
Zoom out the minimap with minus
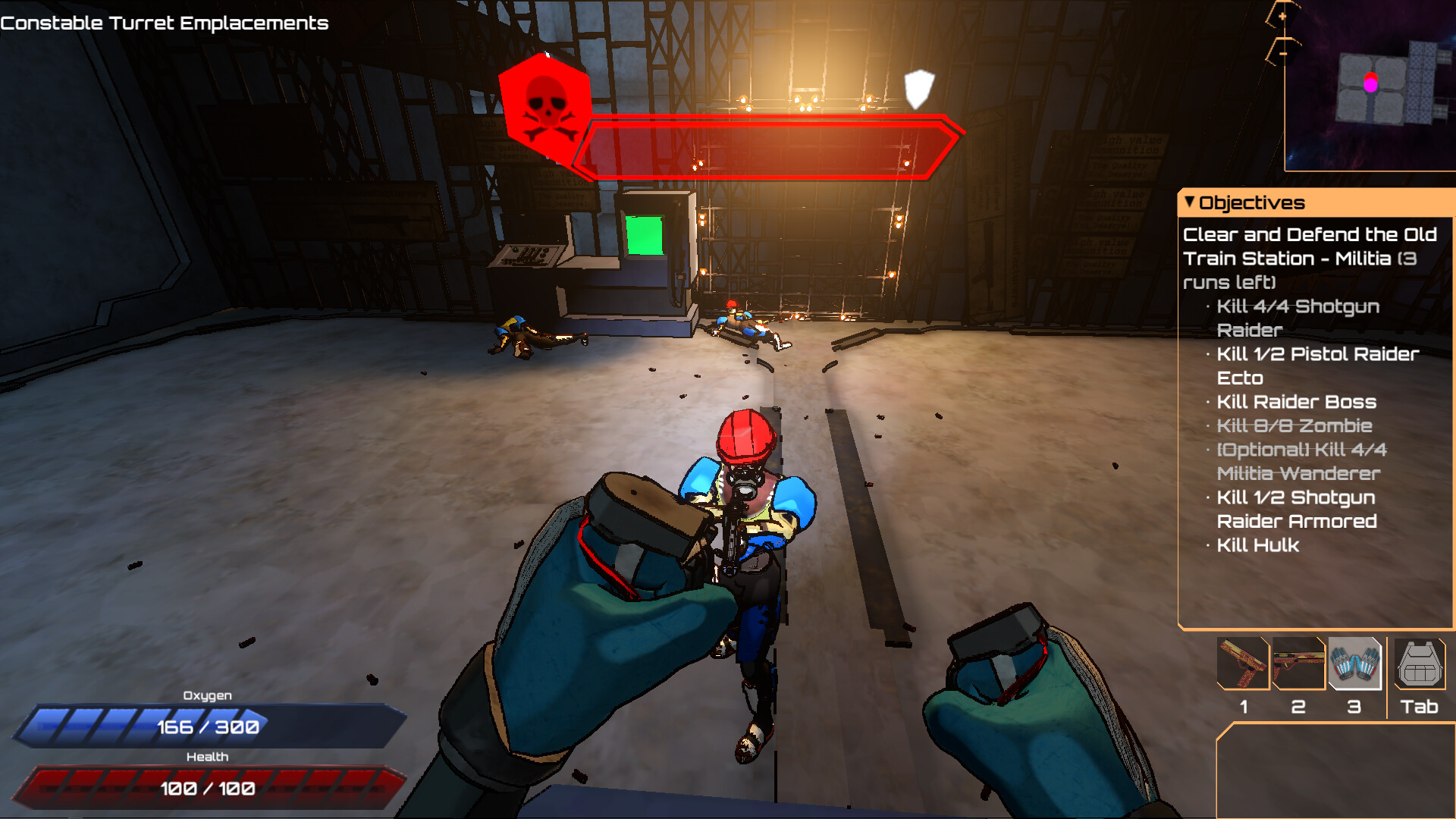pos(1282,53)
